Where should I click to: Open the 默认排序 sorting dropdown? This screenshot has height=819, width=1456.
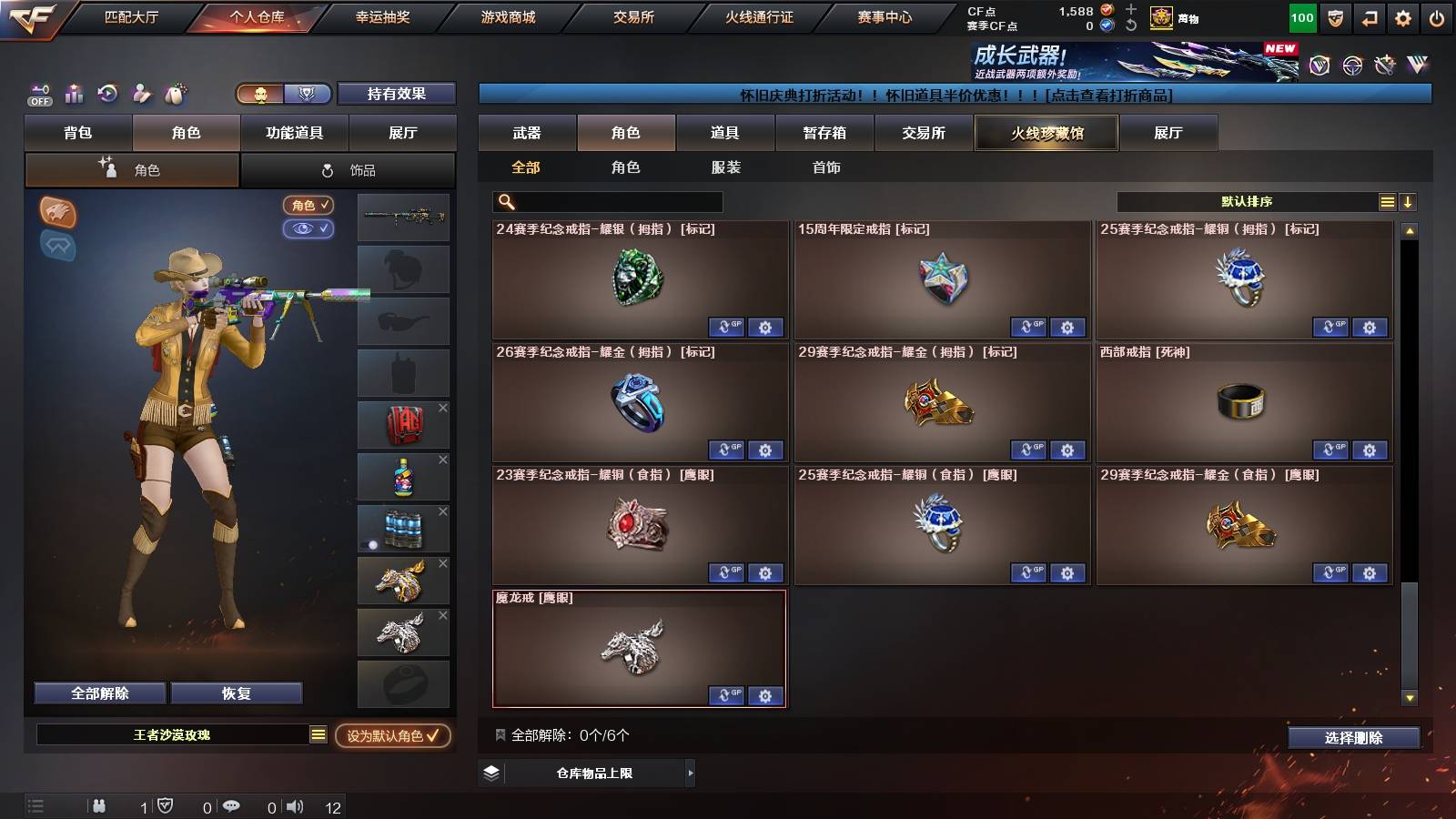[1247, 201]
